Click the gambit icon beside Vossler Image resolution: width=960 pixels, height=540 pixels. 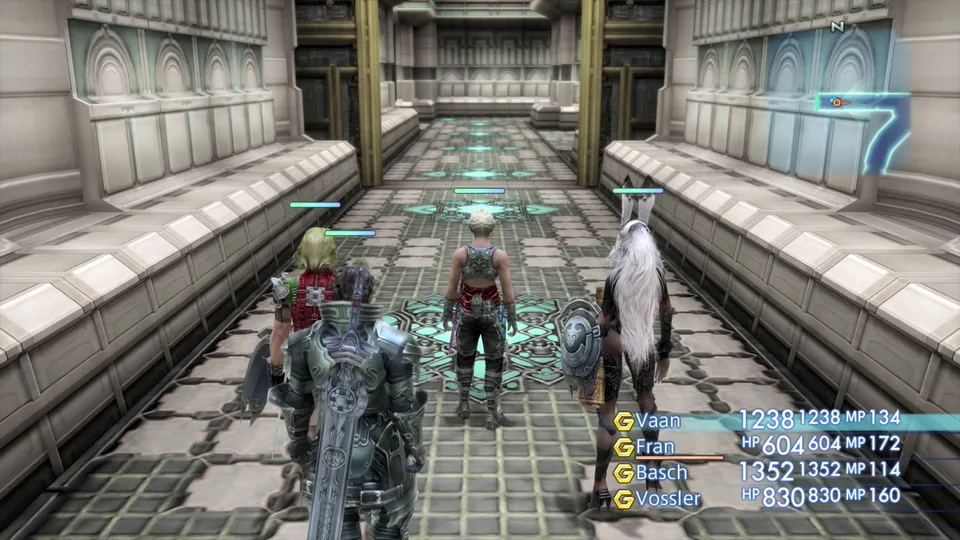[x=624, y=498]
